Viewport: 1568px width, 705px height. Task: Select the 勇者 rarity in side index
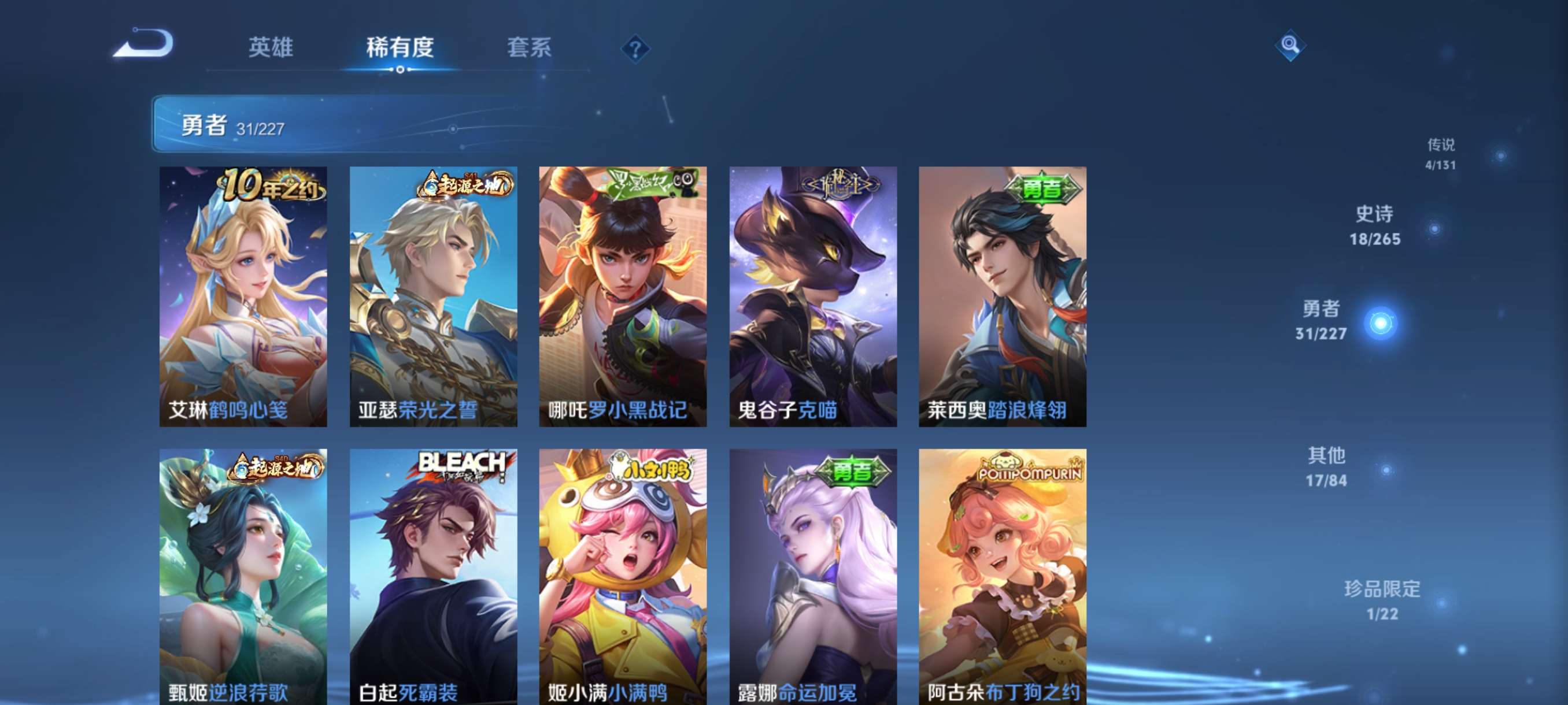point(1321,320)
